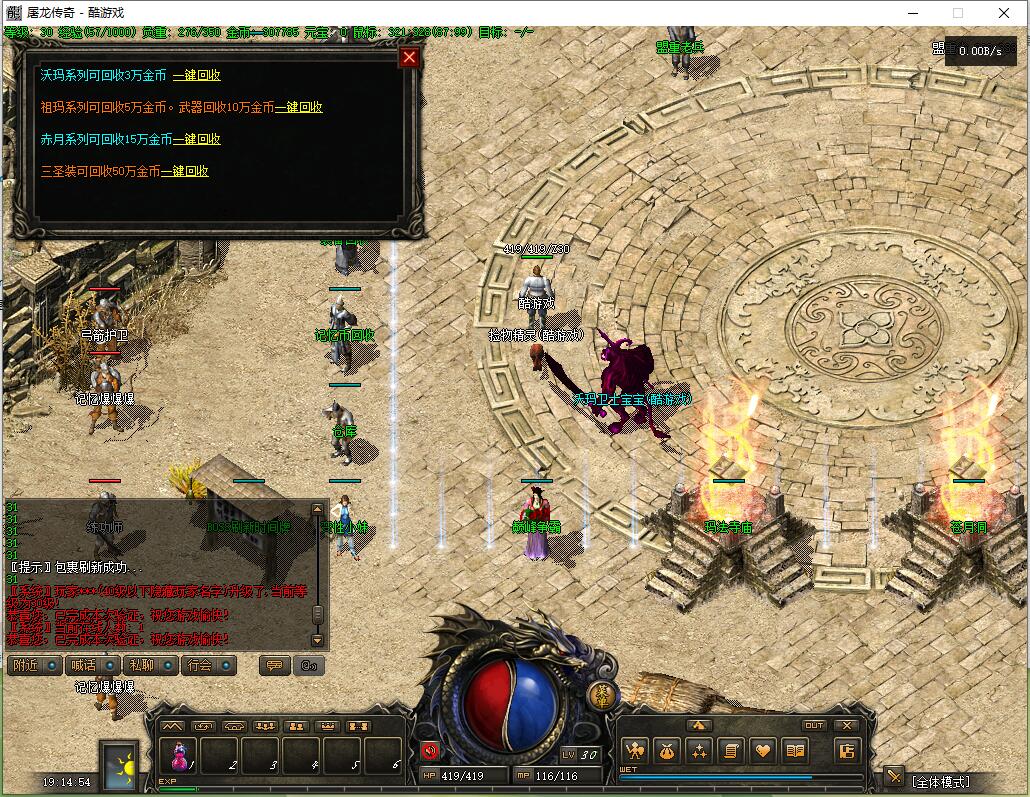The height and width of the screenshot is (797, 1030).
Task: Open the skills sparkle icon
Action: click(x=699, y=750)
